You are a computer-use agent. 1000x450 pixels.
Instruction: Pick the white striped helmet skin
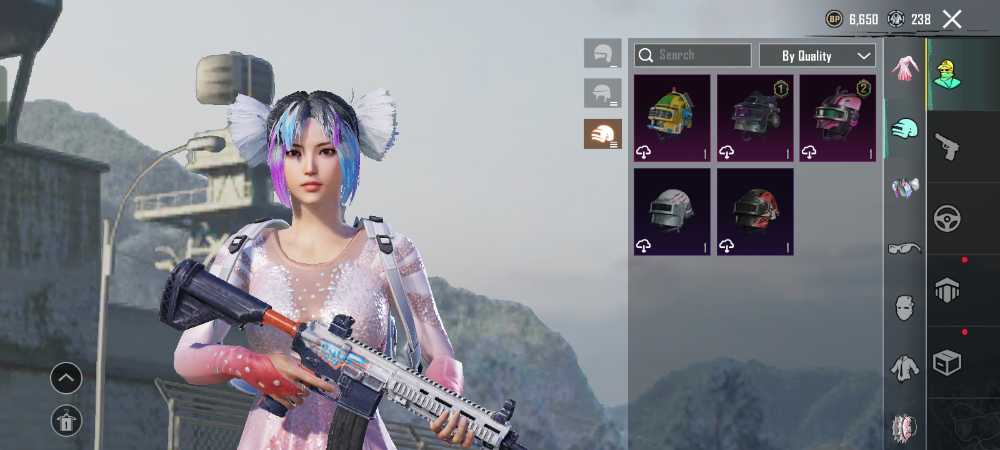(672, 211)
